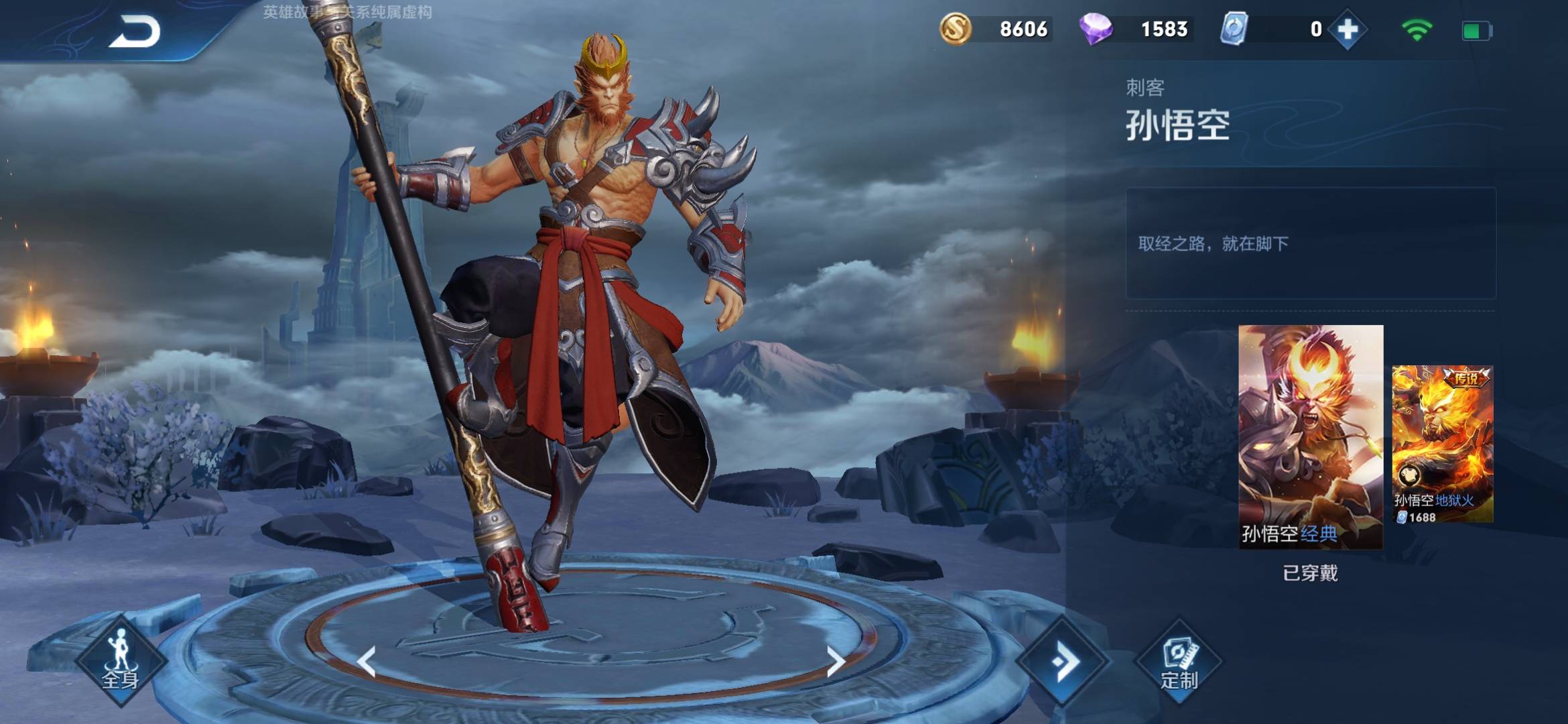
Task: Tap the purple diamond currency icon
Action: click(1096, 29)
